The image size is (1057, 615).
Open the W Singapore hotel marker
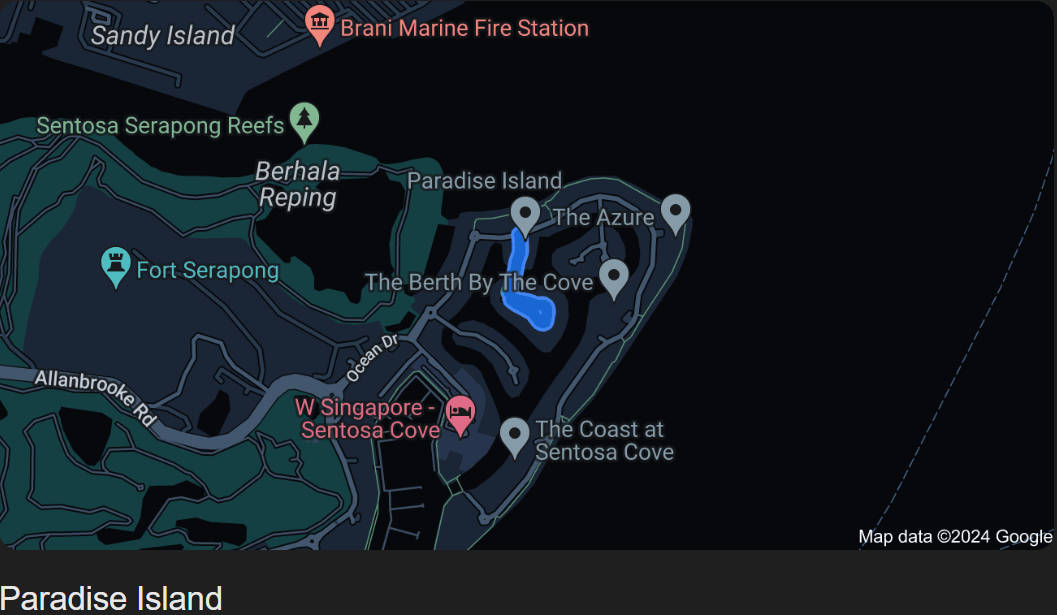coord(460,413)
